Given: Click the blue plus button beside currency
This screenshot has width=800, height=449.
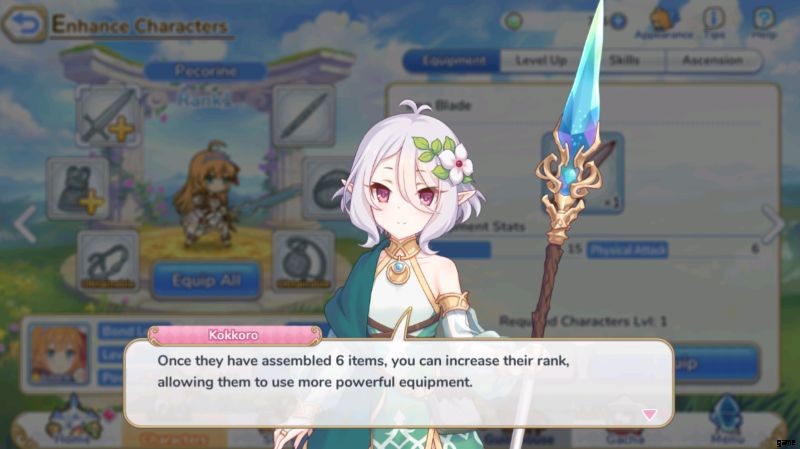Looking at the screenshot, I should [x=618, y=20].
